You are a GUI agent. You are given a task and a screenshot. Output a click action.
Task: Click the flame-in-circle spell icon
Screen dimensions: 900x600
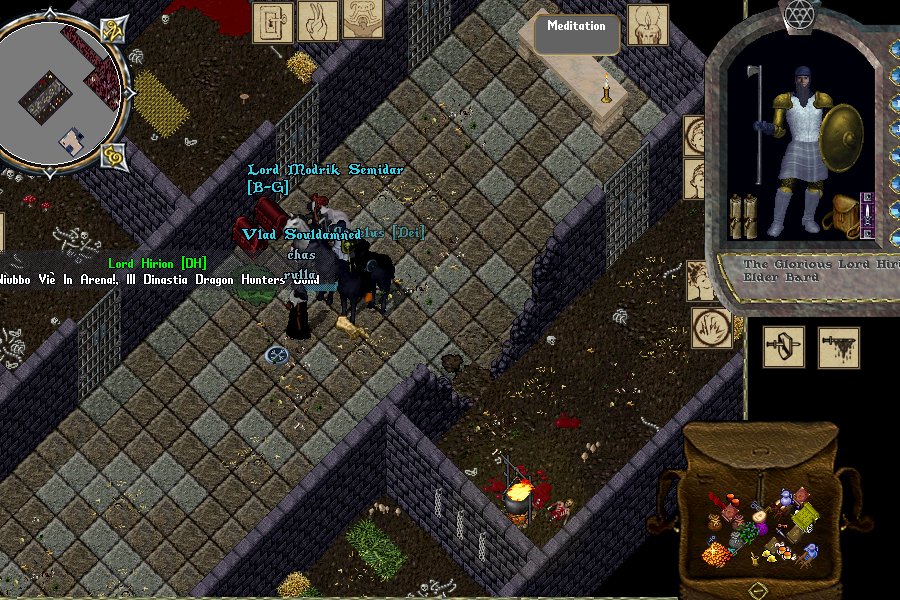pyautogui.click(x=711, y=328)
